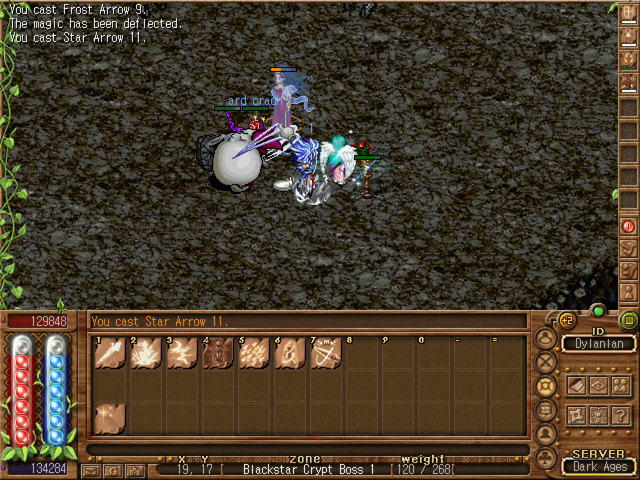Select the spell in hotbar slot 2
The height and width of the screenshot is (480, 640).
point(146,353)
